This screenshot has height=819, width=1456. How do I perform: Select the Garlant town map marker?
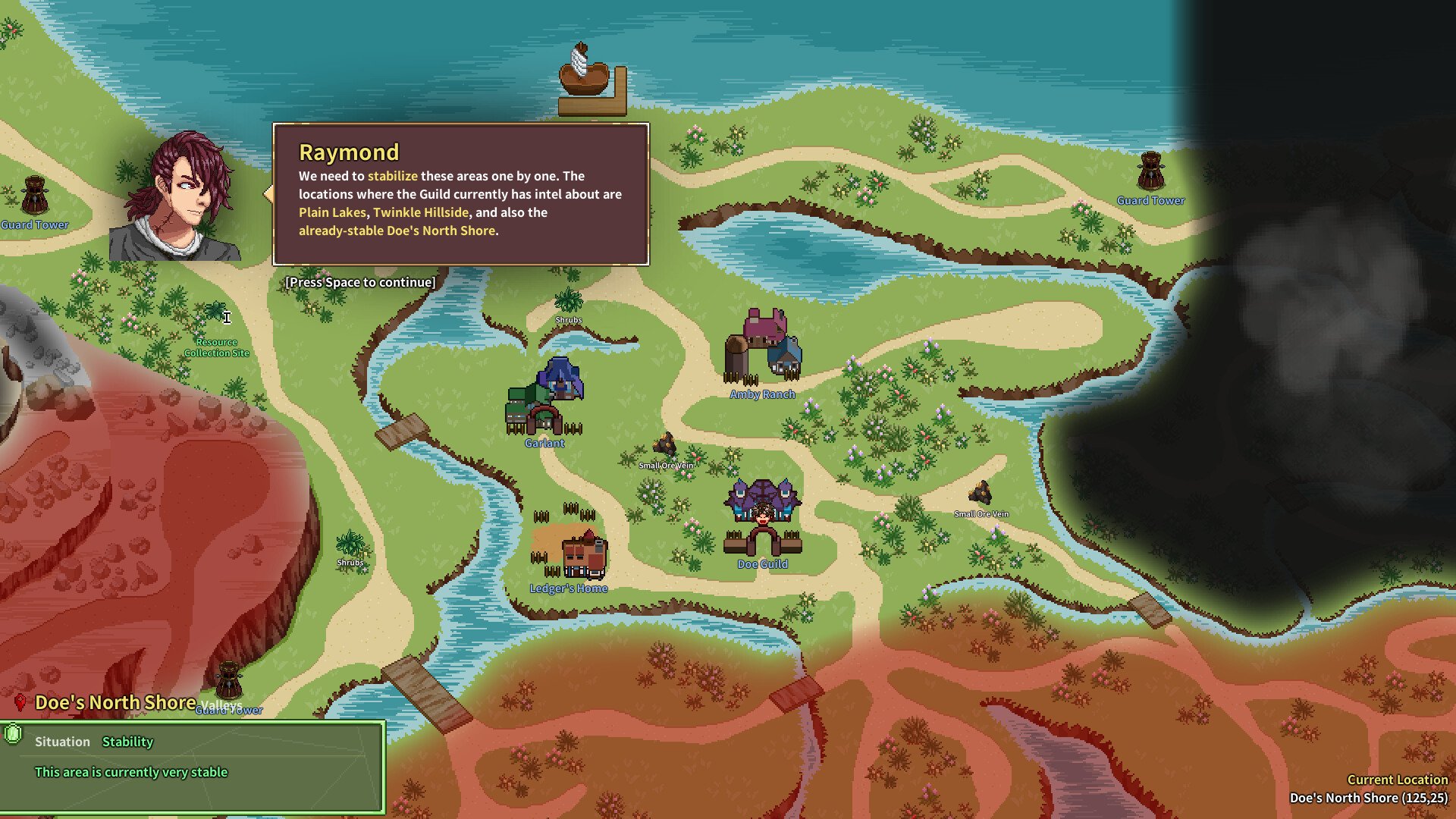pos(544,400)
